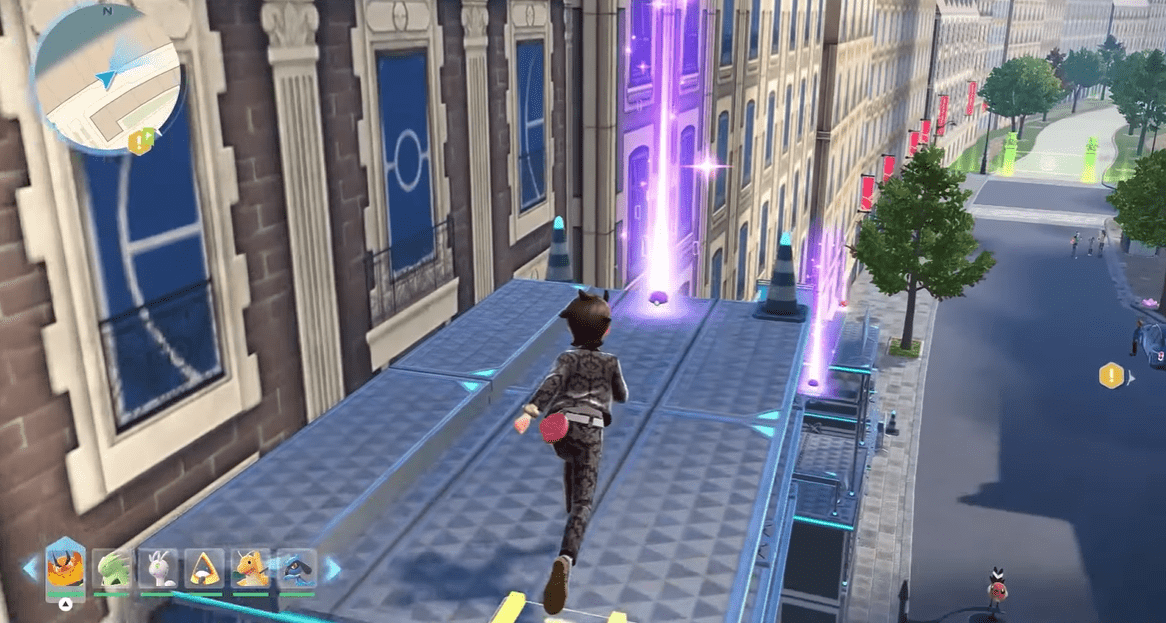Select the blue Riolu party slot

[x=296, y=568]
